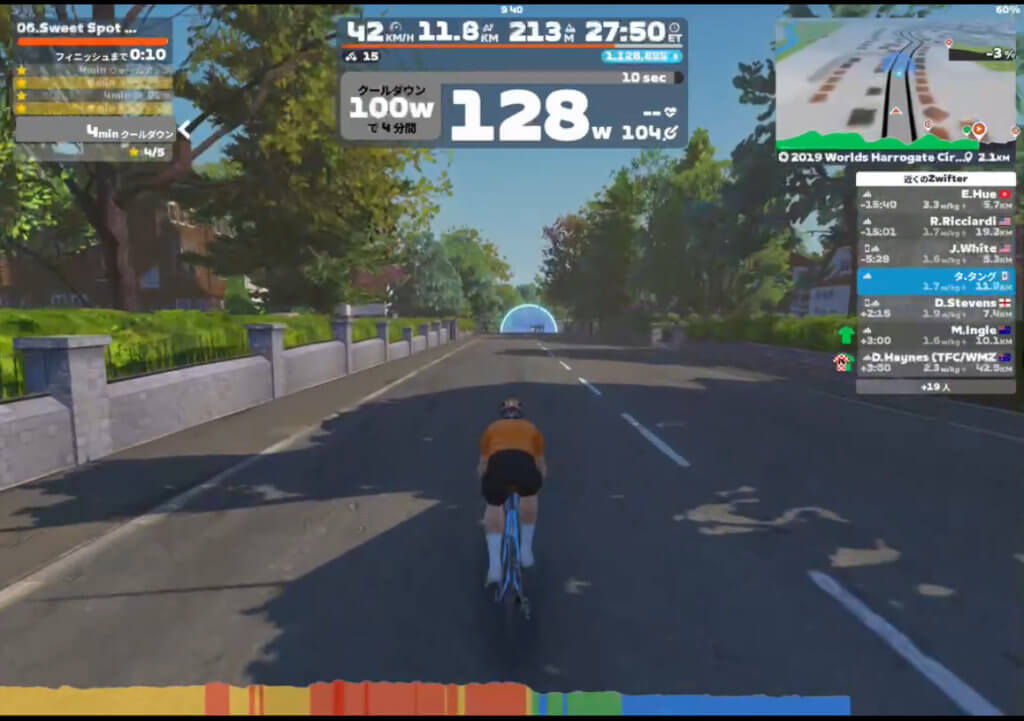Click the highlighted blue own-rider row
Image resolution: width=1024 pixels, height=721 pixels.
[935, 281]
